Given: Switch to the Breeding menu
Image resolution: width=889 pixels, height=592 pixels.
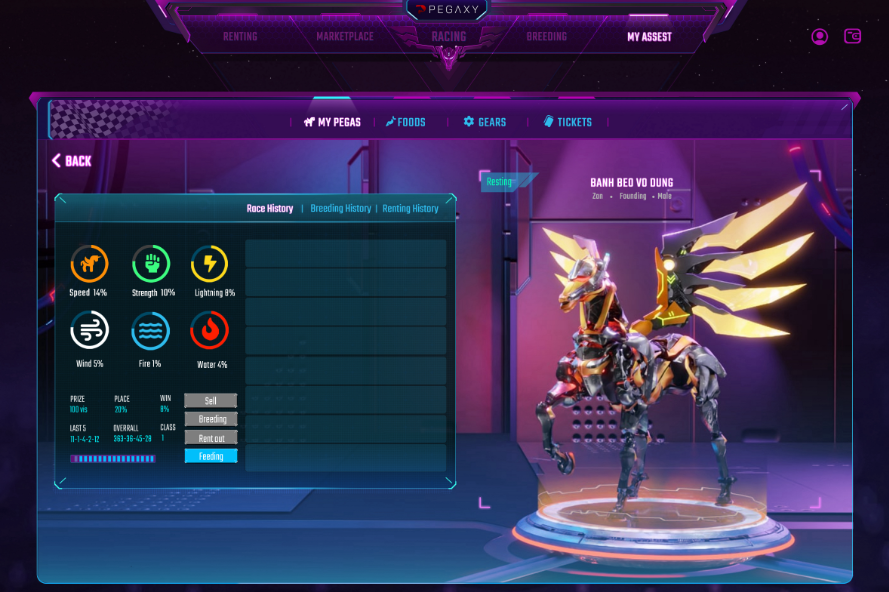Looking at the screenshot, I should click(546, 37).
